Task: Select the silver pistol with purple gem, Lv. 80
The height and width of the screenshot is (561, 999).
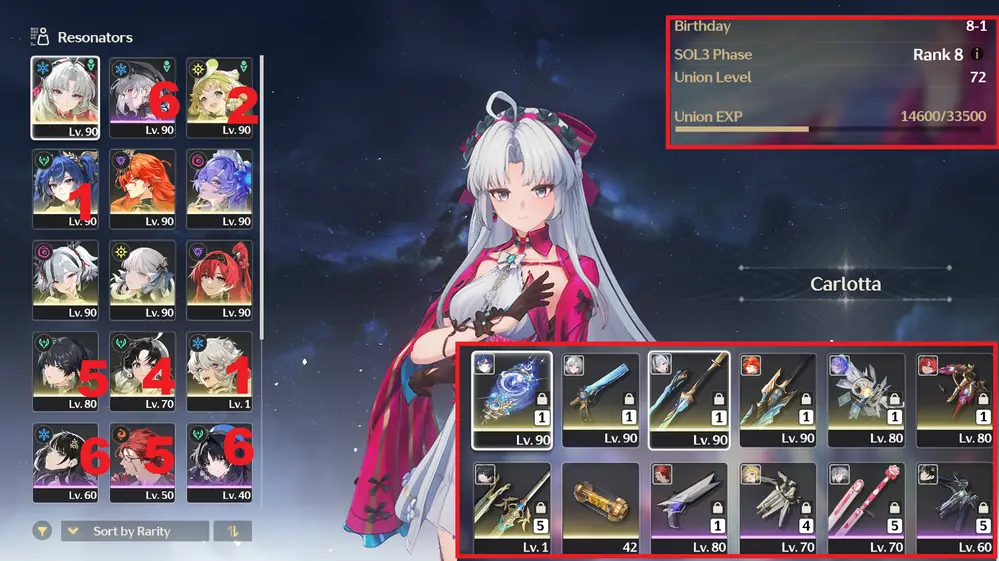Action: tap(688, 509)
